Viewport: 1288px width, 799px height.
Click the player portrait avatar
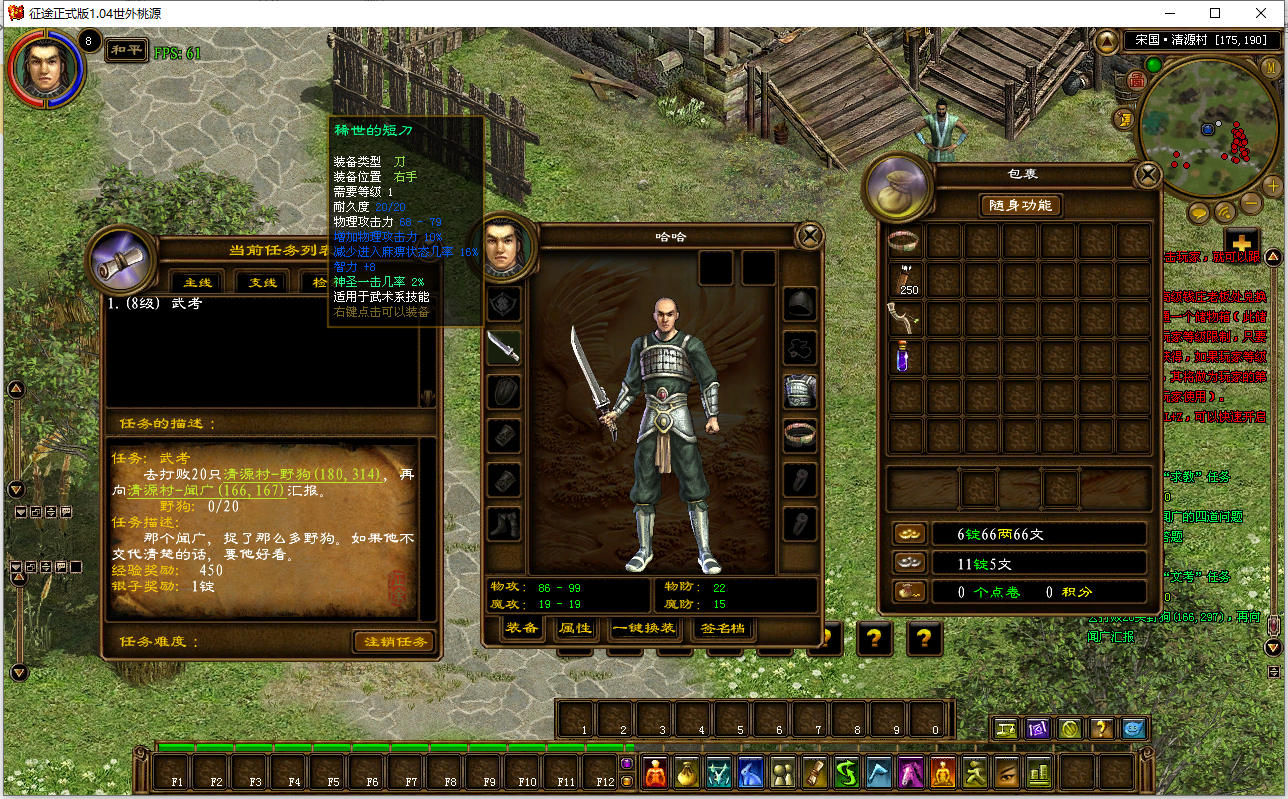click(45, 68)
